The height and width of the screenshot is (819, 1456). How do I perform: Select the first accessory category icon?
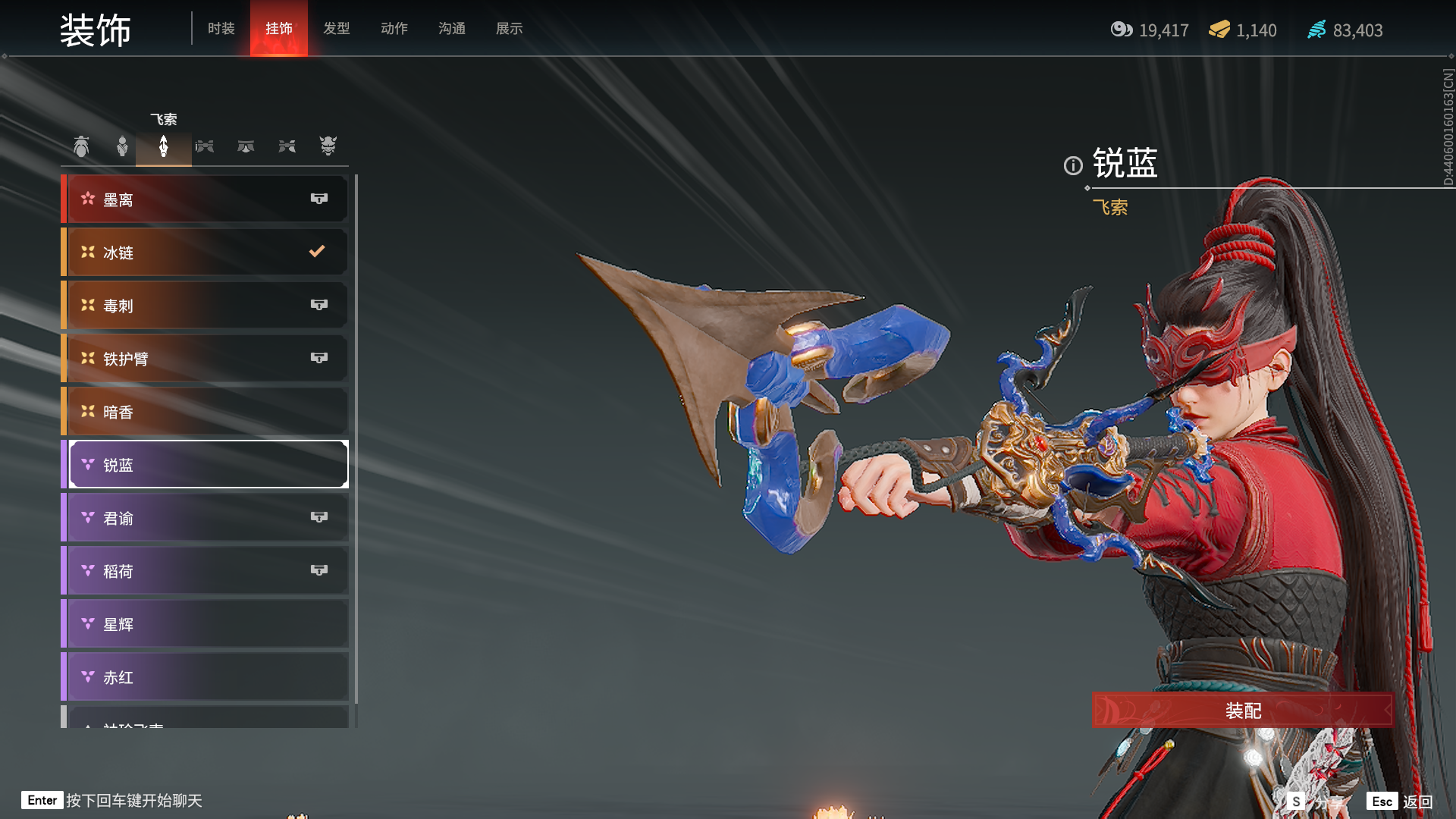(x=81, y=146)
